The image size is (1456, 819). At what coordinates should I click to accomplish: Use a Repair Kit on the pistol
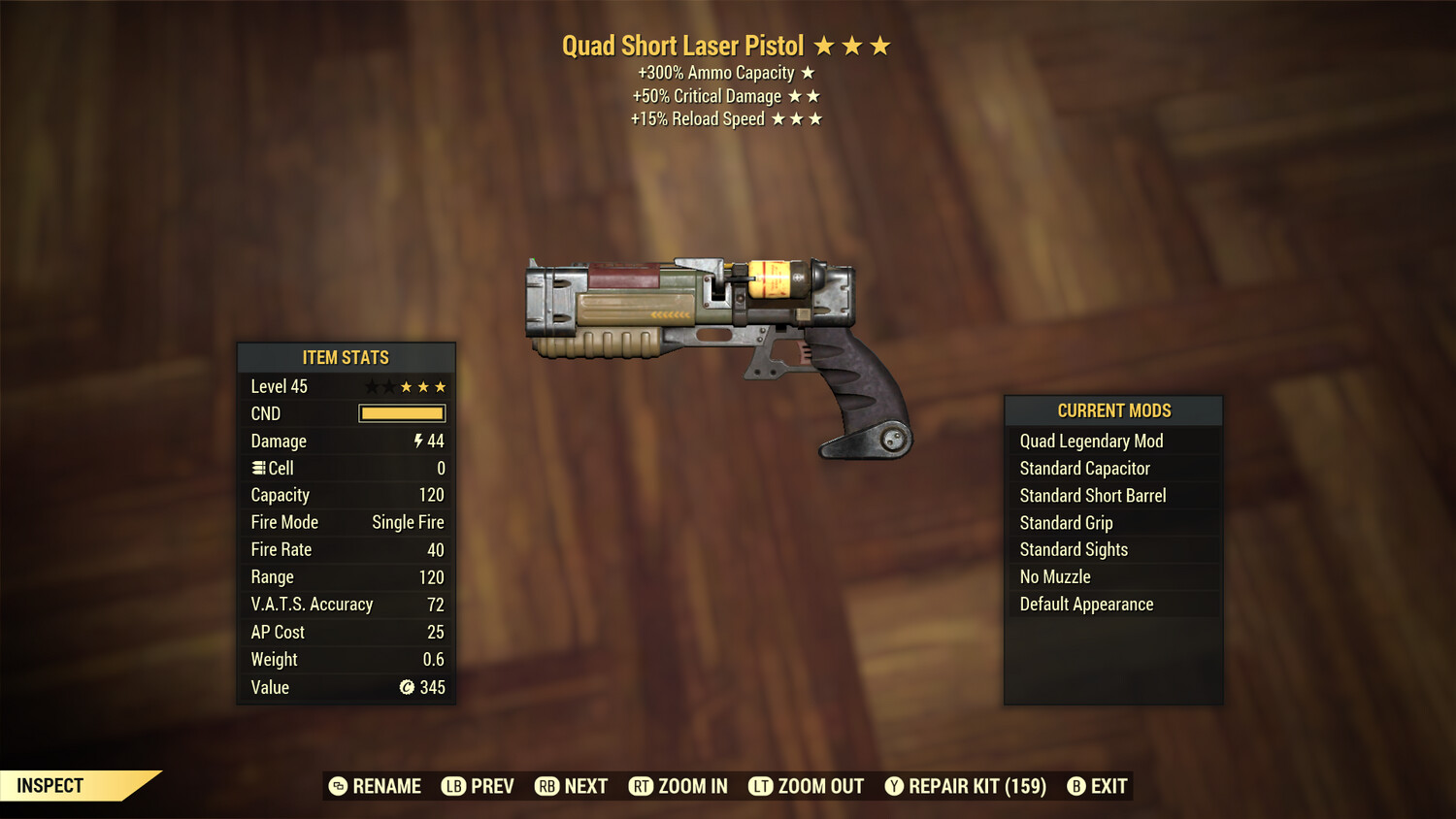coord(966,786)
